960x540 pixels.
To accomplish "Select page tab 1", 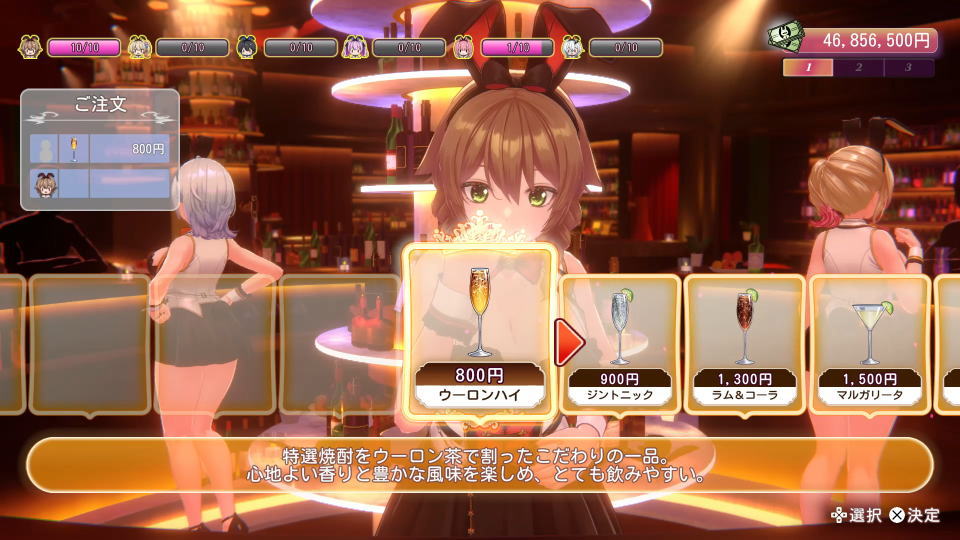I will (808, 68).
